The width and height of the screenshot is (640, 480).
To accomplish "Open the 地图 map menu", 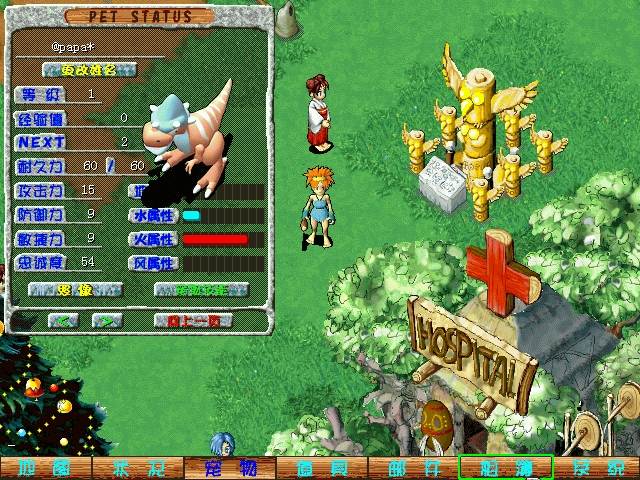I will 45,468.
